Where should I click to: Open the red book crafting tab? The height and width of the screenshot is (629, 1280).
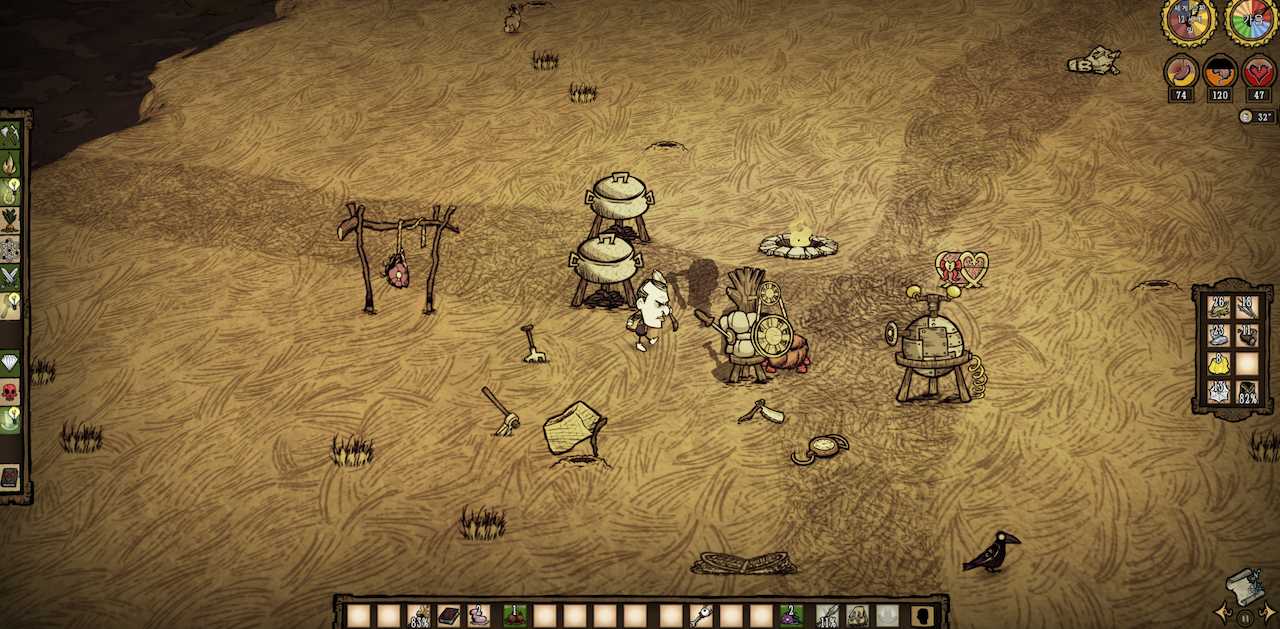[x=10, y=477]
